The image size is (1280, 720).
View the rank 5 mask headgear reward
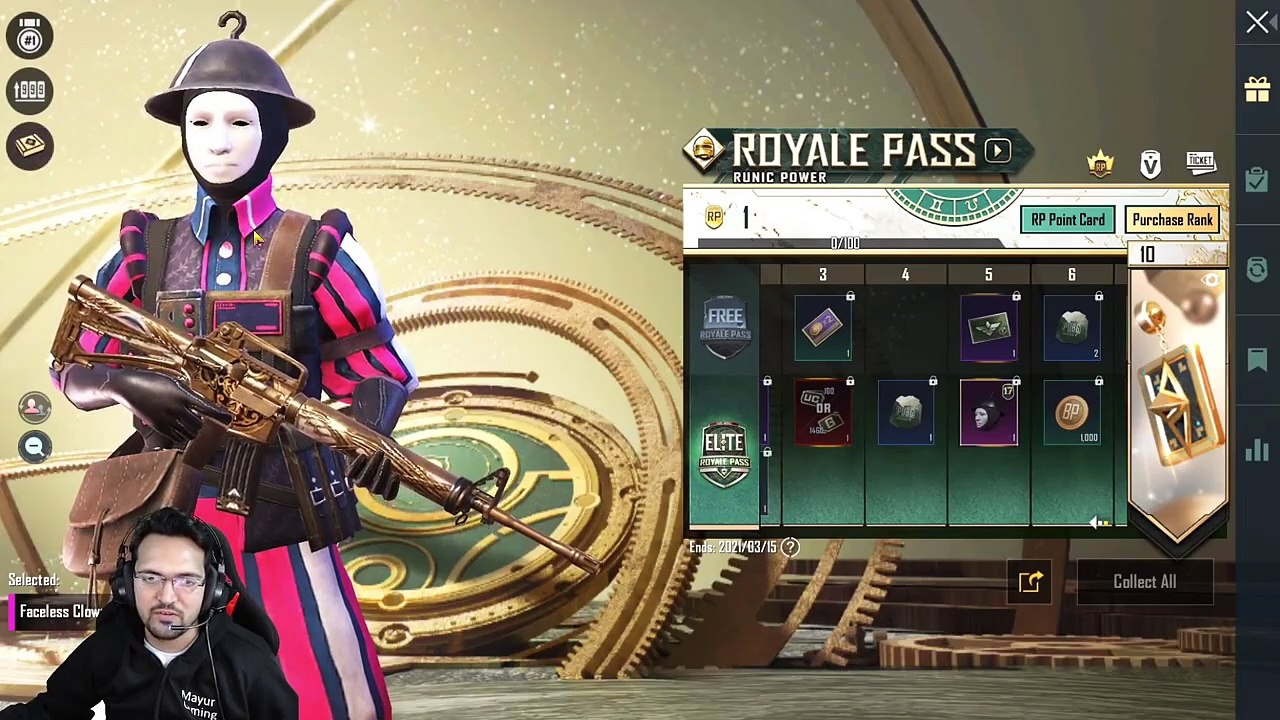989,413
